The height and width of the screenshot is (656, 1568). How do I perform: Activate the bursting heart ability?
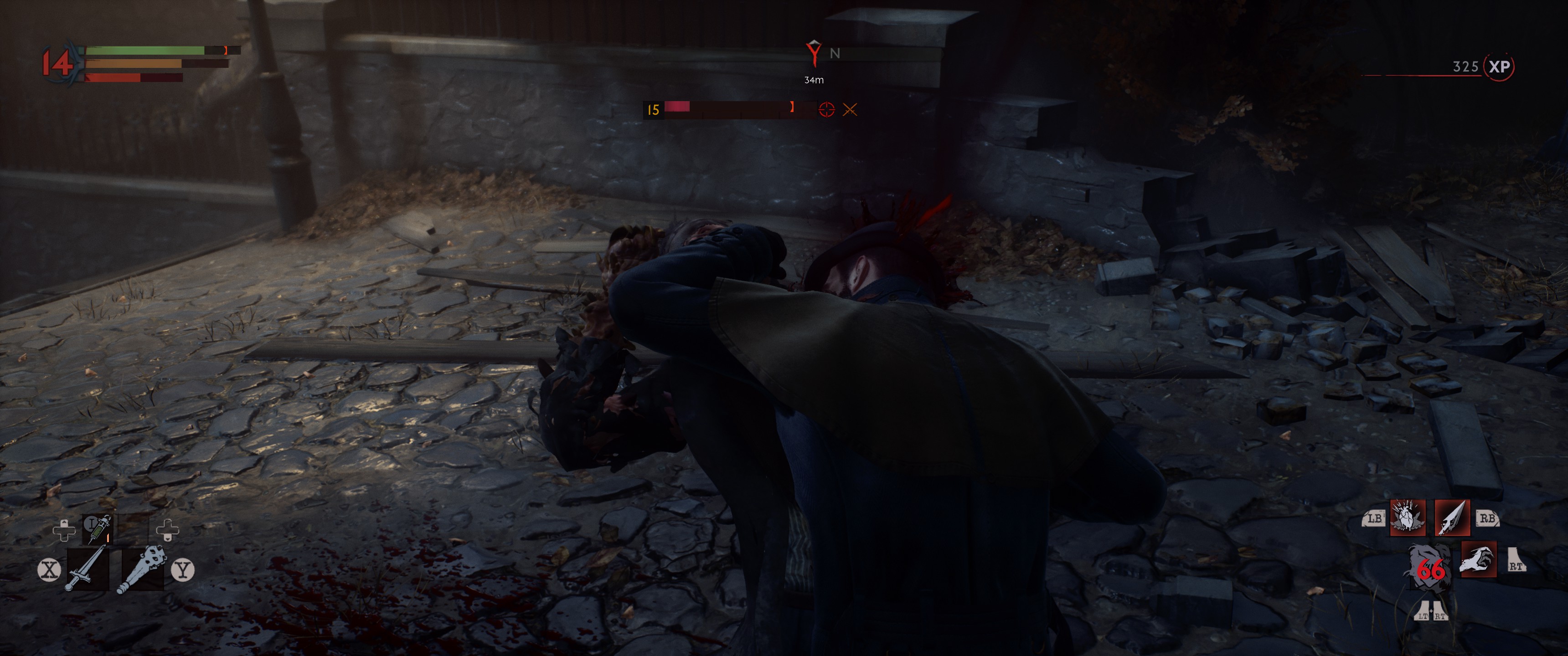[1407, 518]
